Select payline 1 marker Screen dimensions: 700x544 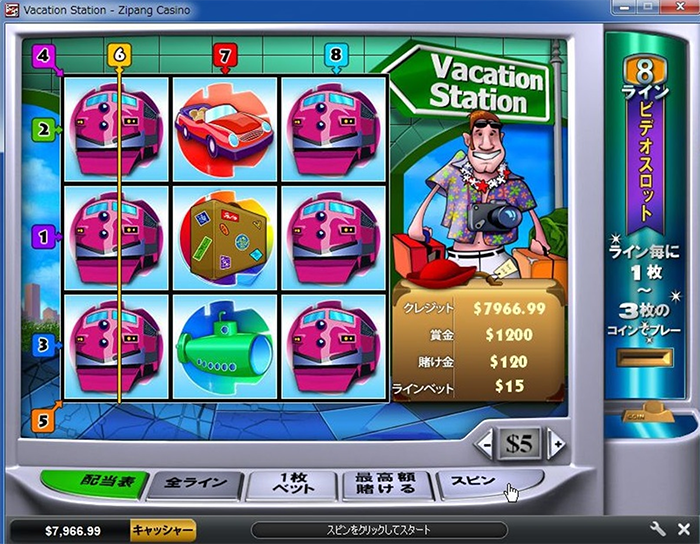click(42, 237)
